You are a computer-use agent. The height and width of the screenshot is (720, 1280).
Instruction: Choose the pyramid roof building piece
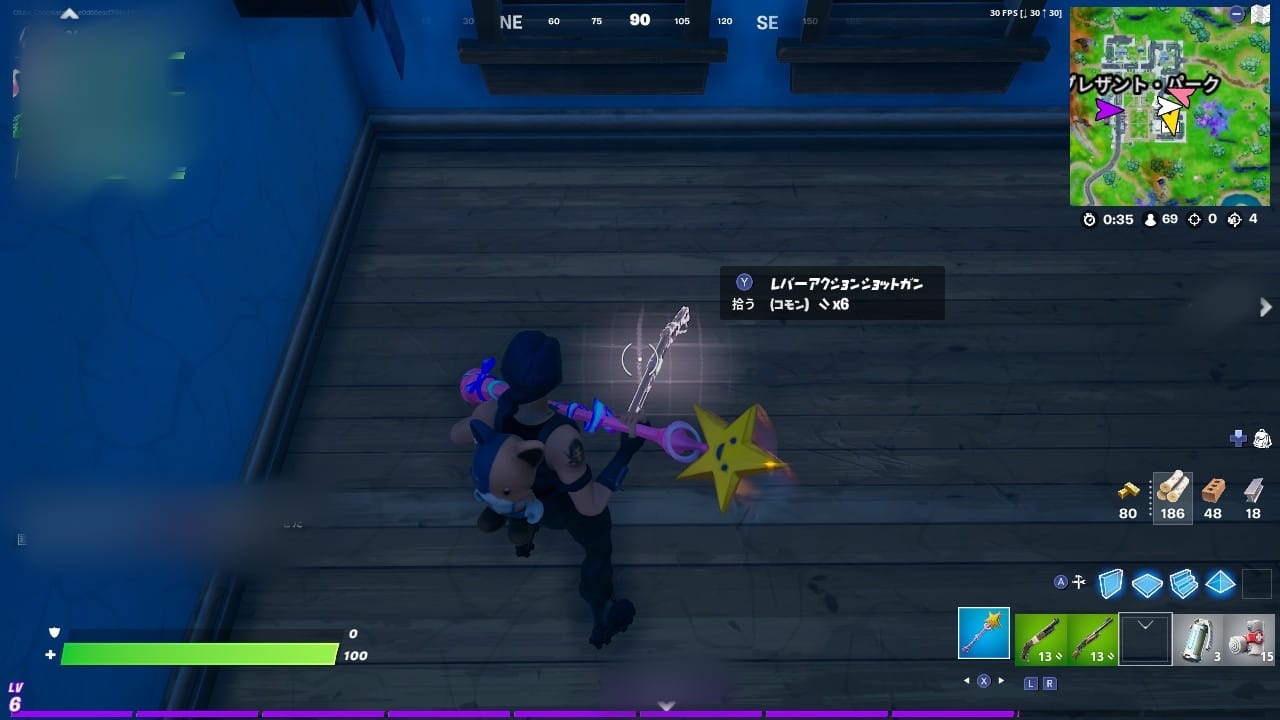[1220, 583]
